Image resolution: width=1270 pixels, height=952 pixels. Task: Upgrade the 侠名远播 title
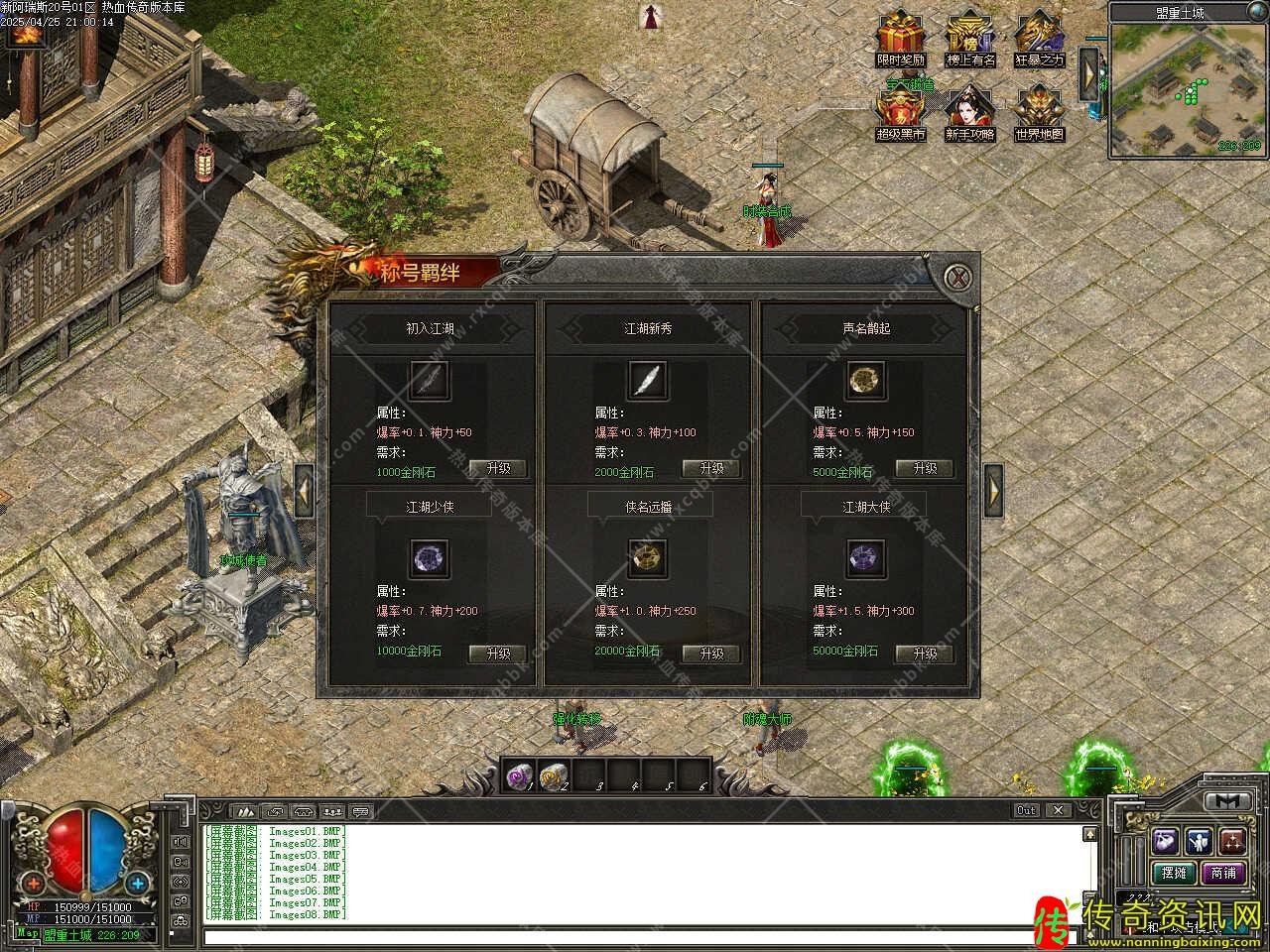(711, 653)
